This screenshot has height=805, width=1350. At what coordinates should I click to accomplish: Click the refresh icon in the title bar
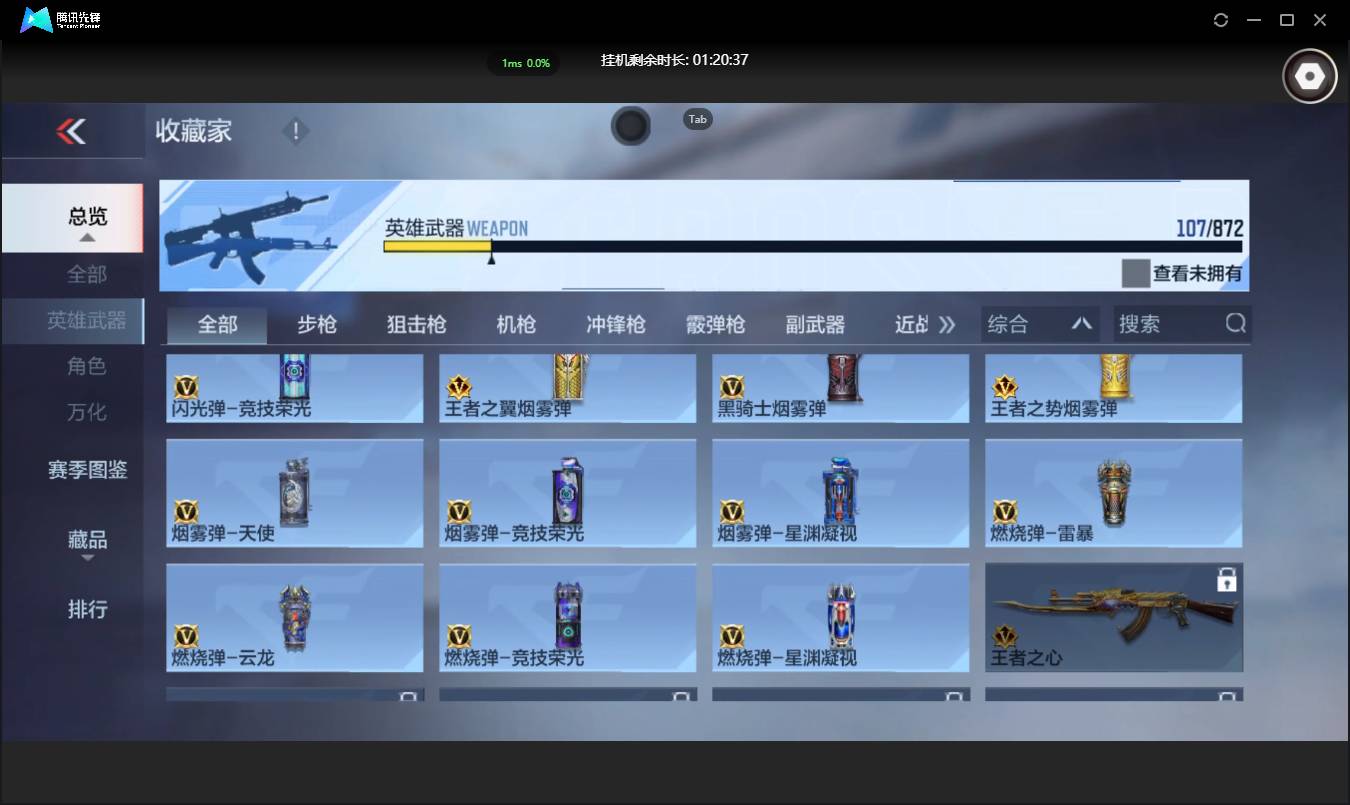click(1220, 20)
